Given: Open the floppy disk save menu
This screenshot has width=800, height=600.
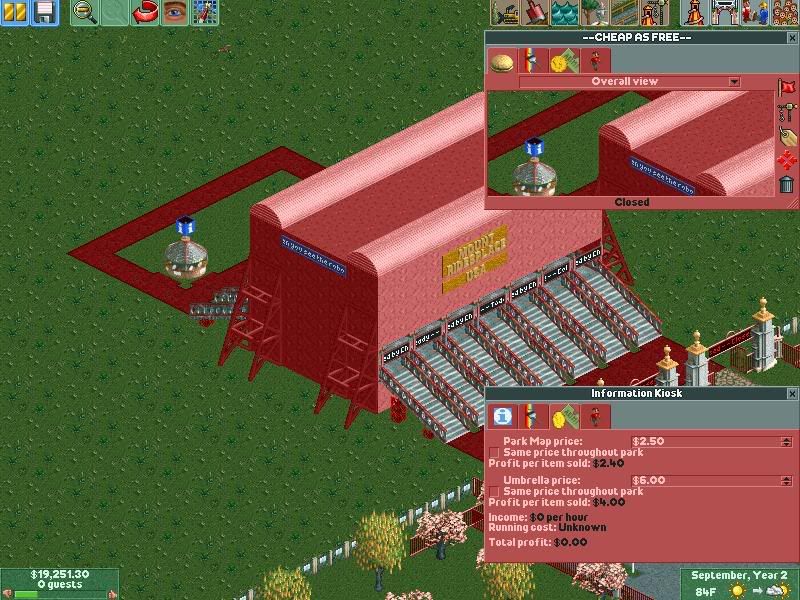Looking at the screenshot, I should coord(44,13).
